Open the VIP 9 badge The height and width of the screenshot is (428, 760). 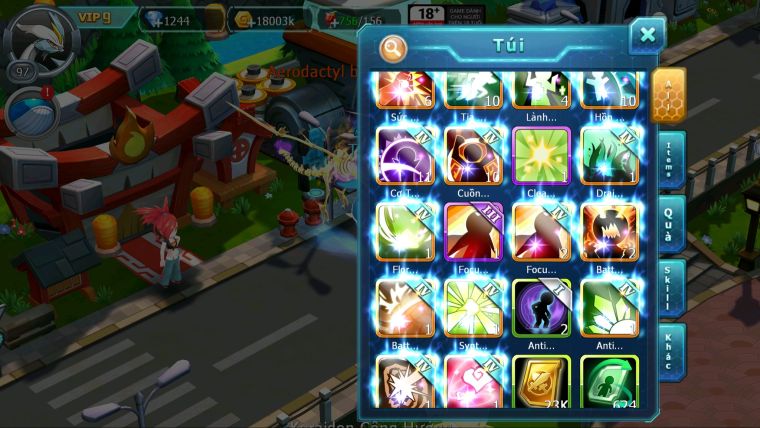pos(94,17)
